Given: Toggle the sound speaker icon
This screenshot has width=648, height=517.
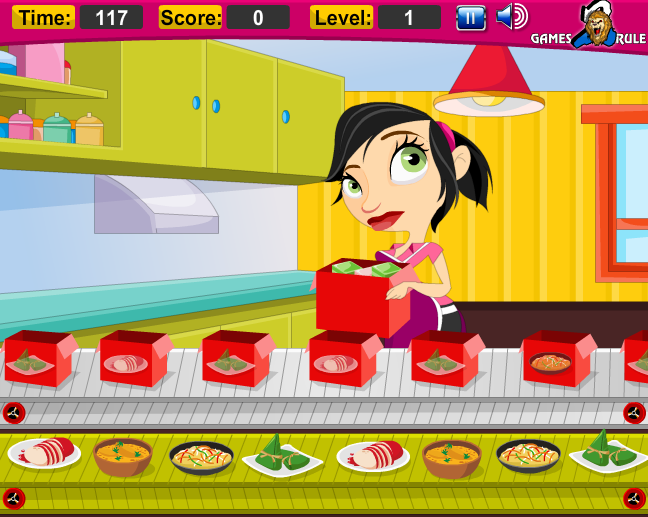Looking at the screenshot, I should [x=511, y=16].
